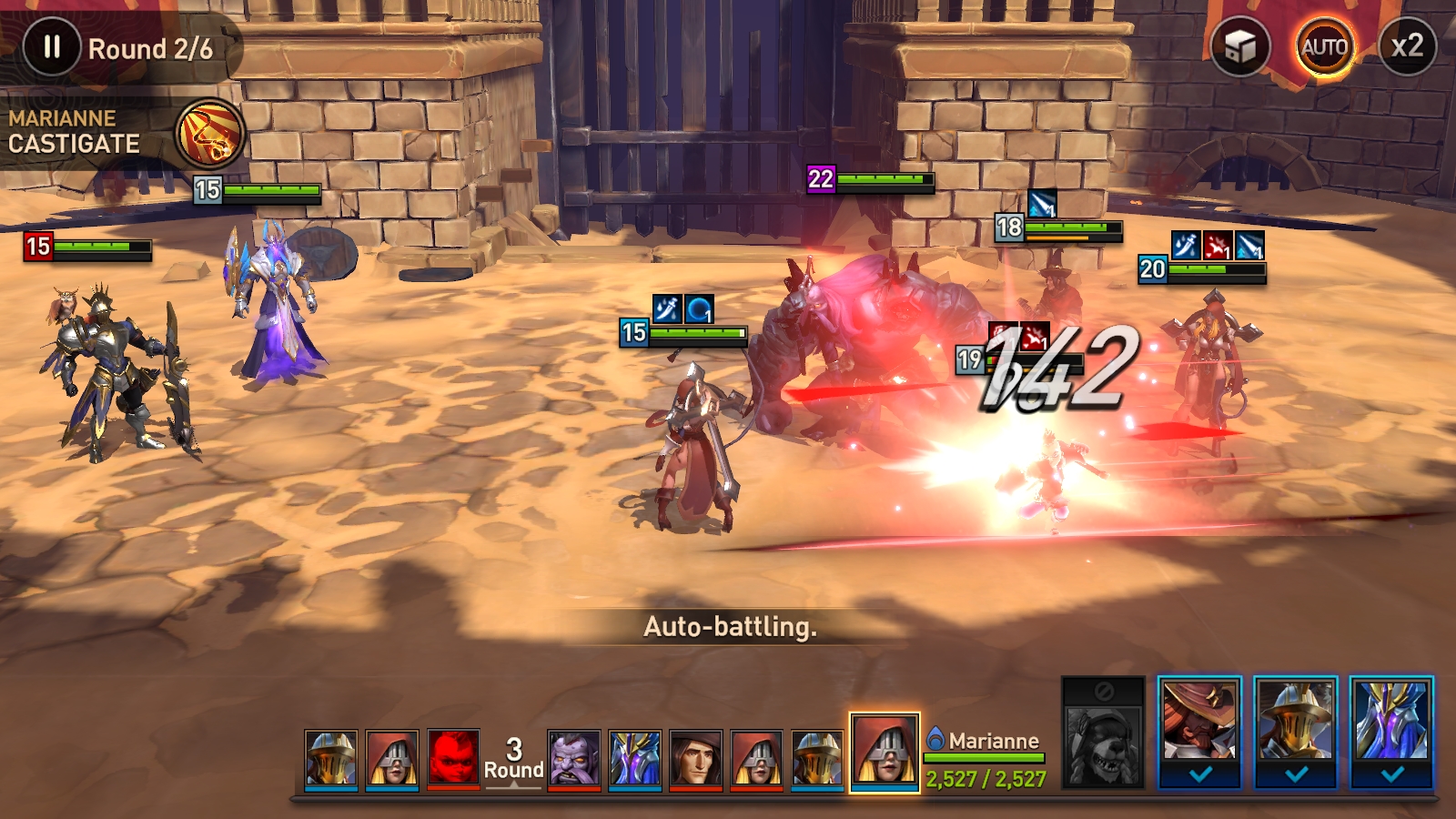
Task: Select the purple ogre turn portrait
Action: [x=574, y=757]
